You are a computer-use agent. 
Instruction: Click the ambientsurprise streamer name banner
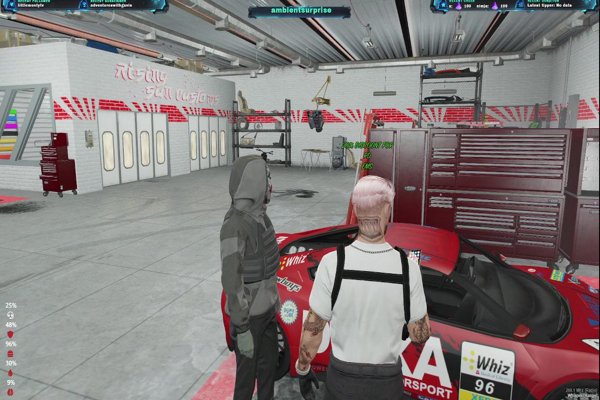pyautogui.click(x=299, y=12)
